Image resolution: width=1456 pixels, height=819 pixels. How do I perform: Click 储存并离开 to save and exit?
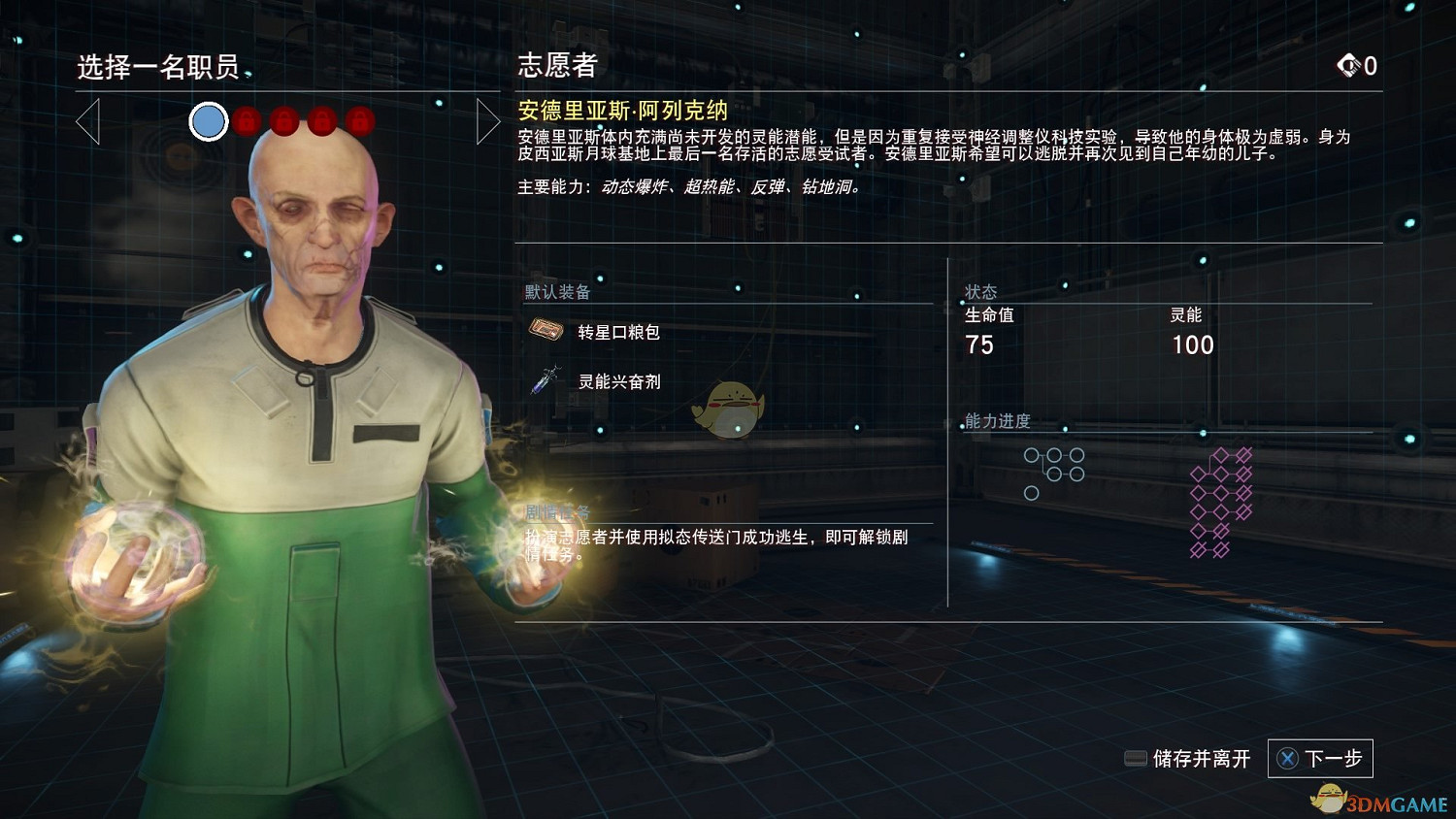[x=1201, y=759]
